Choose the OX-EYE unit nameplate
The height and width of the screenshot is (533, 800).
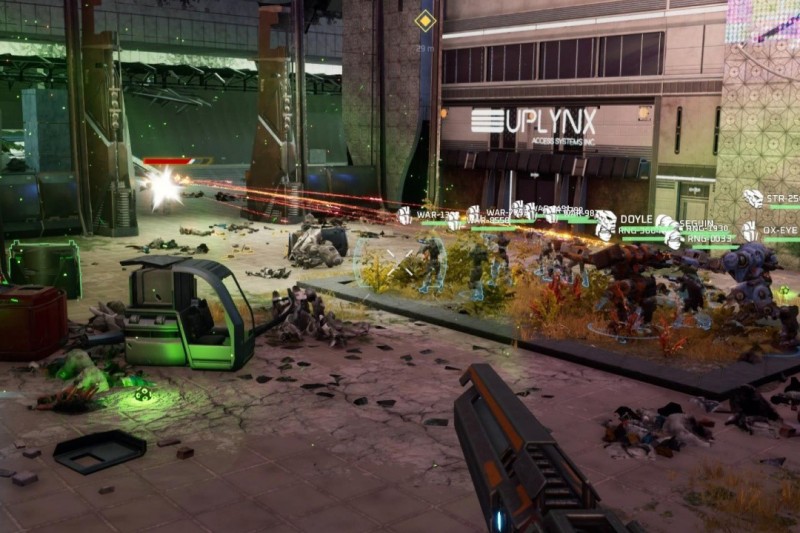click(779, 230)
